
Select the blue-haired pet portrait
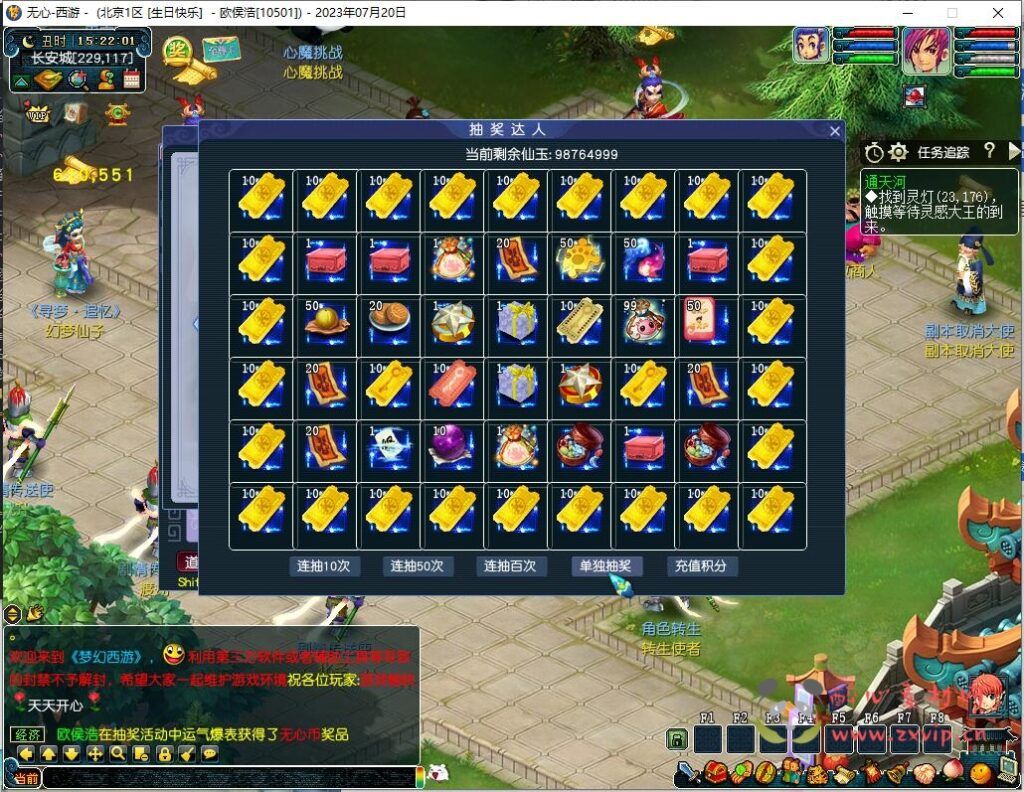click(811, 46)
